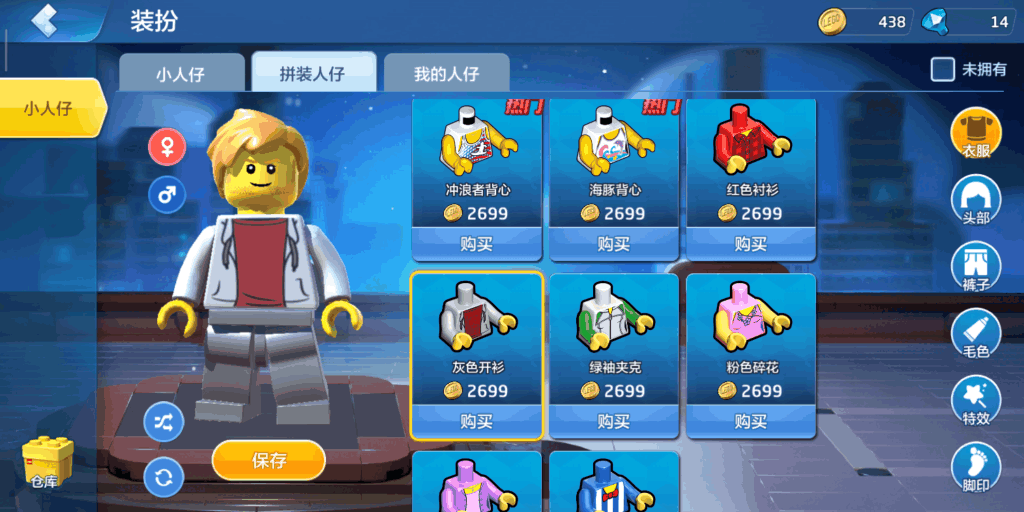Switch to the 裤子 pants category

click(x=976, y=268)
